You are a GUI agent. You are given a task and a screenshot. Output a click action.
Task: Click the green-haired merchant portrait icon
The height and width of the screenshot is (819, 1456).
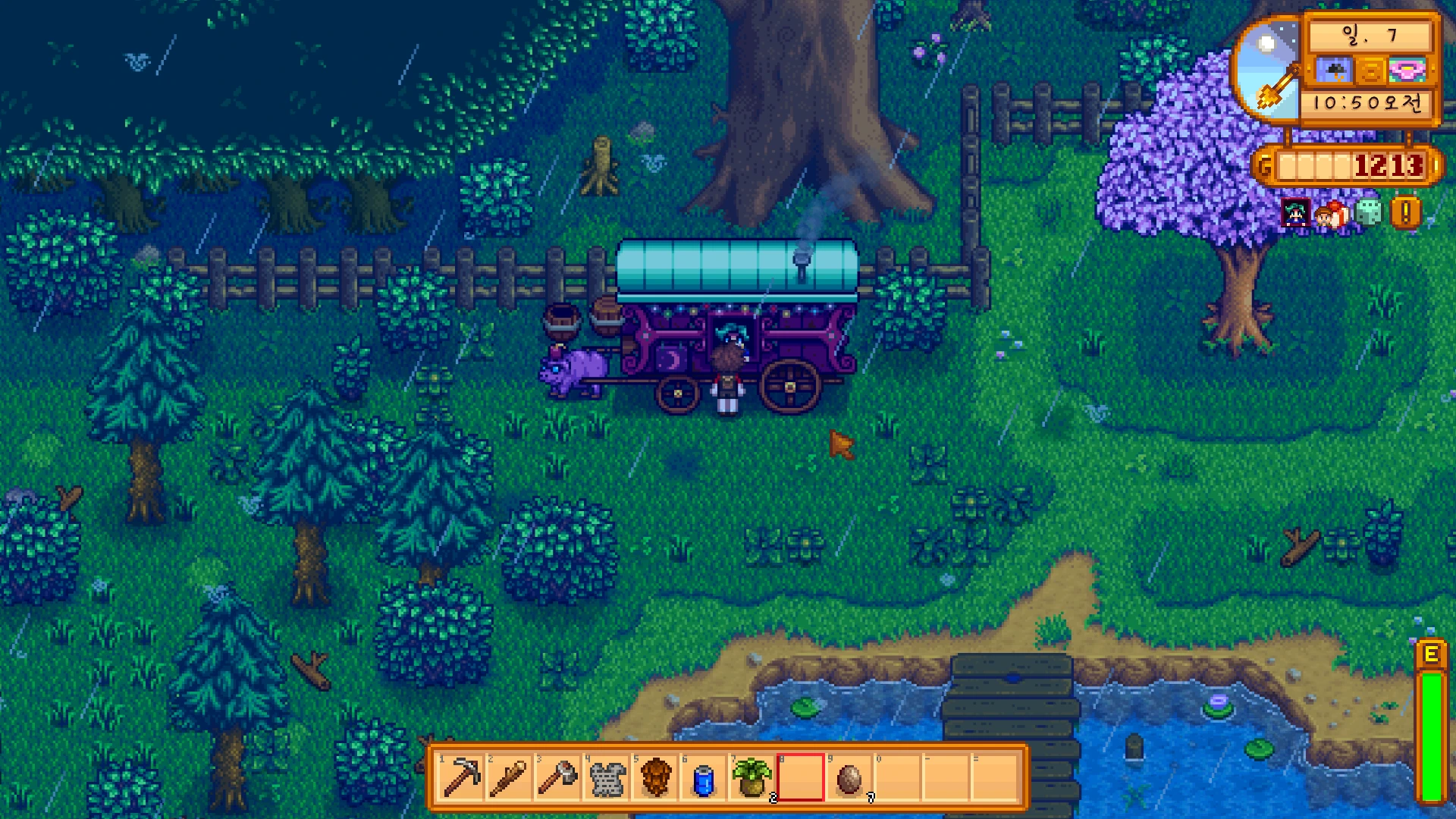(1295, 213)
